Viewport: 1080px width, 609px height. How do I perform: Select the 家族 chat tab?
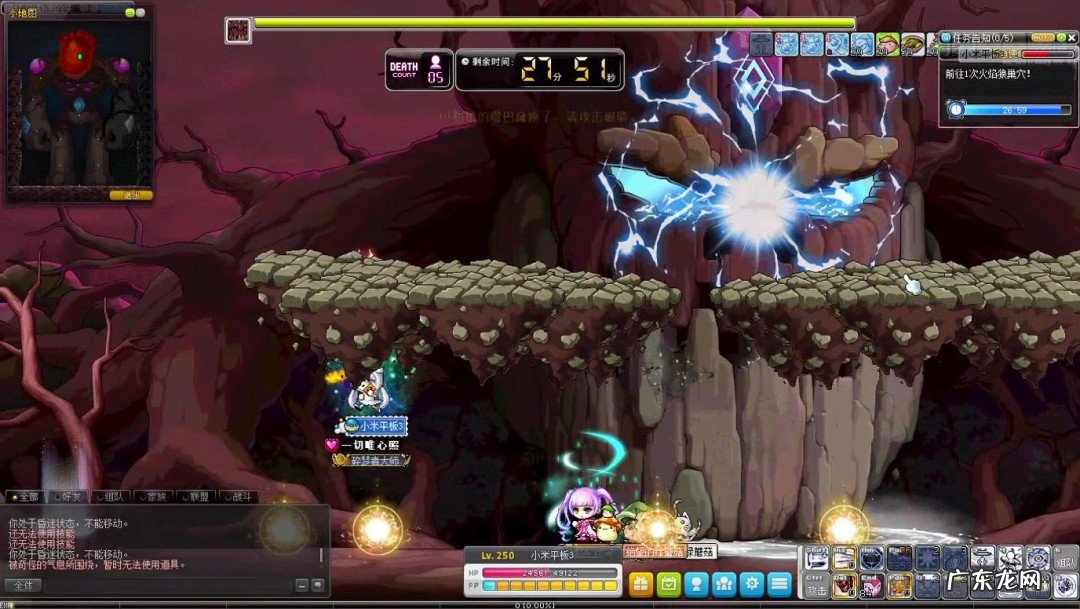click(153, 497)
